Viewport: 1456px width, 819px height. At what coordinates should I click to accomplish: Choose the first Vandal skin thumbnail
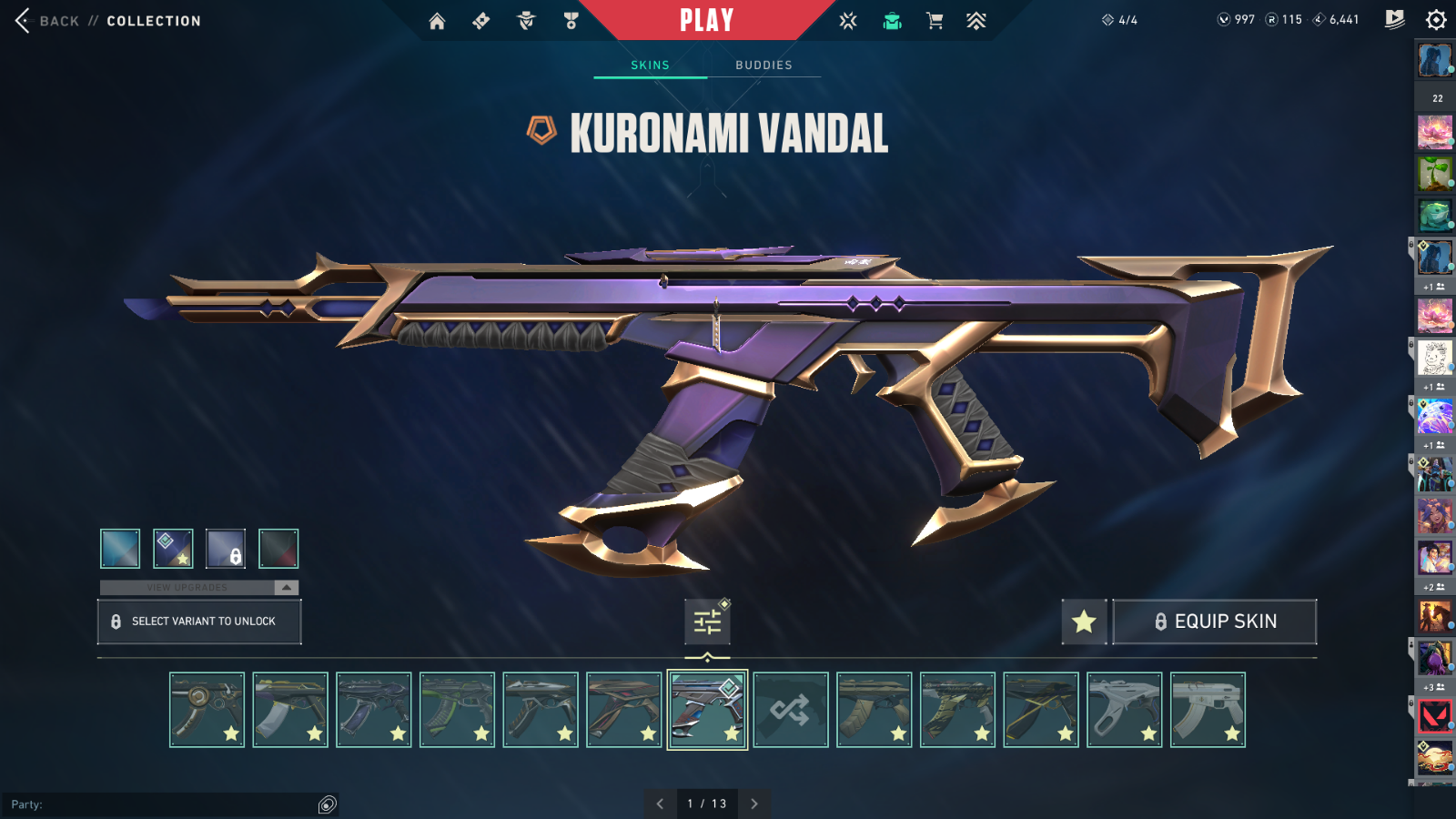[x=207, y=710]
